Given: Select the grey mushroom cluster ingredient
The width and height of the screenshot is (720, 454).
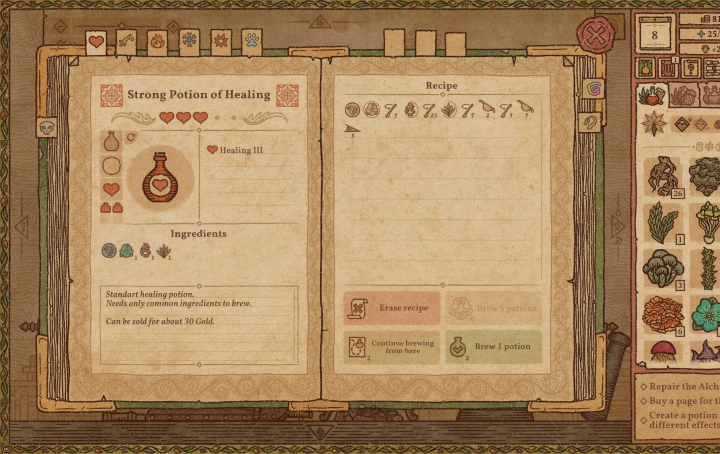Looking at the screenshot, I should (x=663, y=268).
